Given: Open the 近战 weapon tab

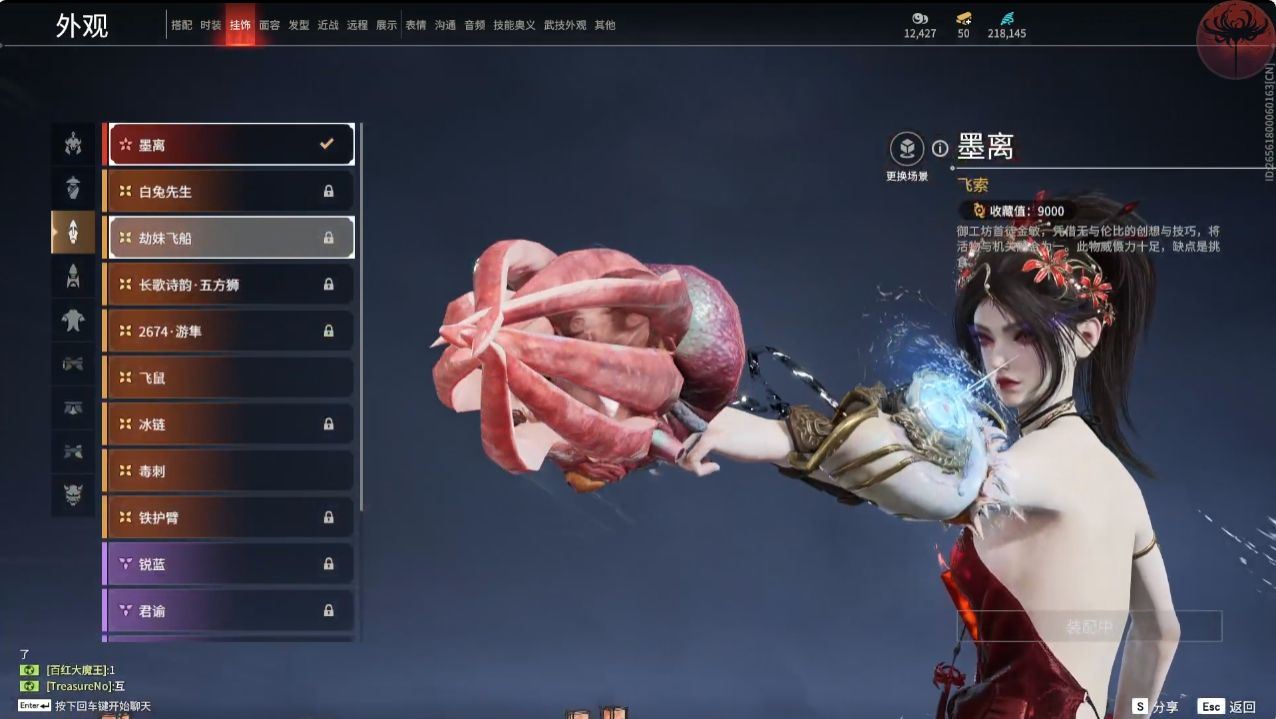Looking at the screenshot, I should (328, 25).
